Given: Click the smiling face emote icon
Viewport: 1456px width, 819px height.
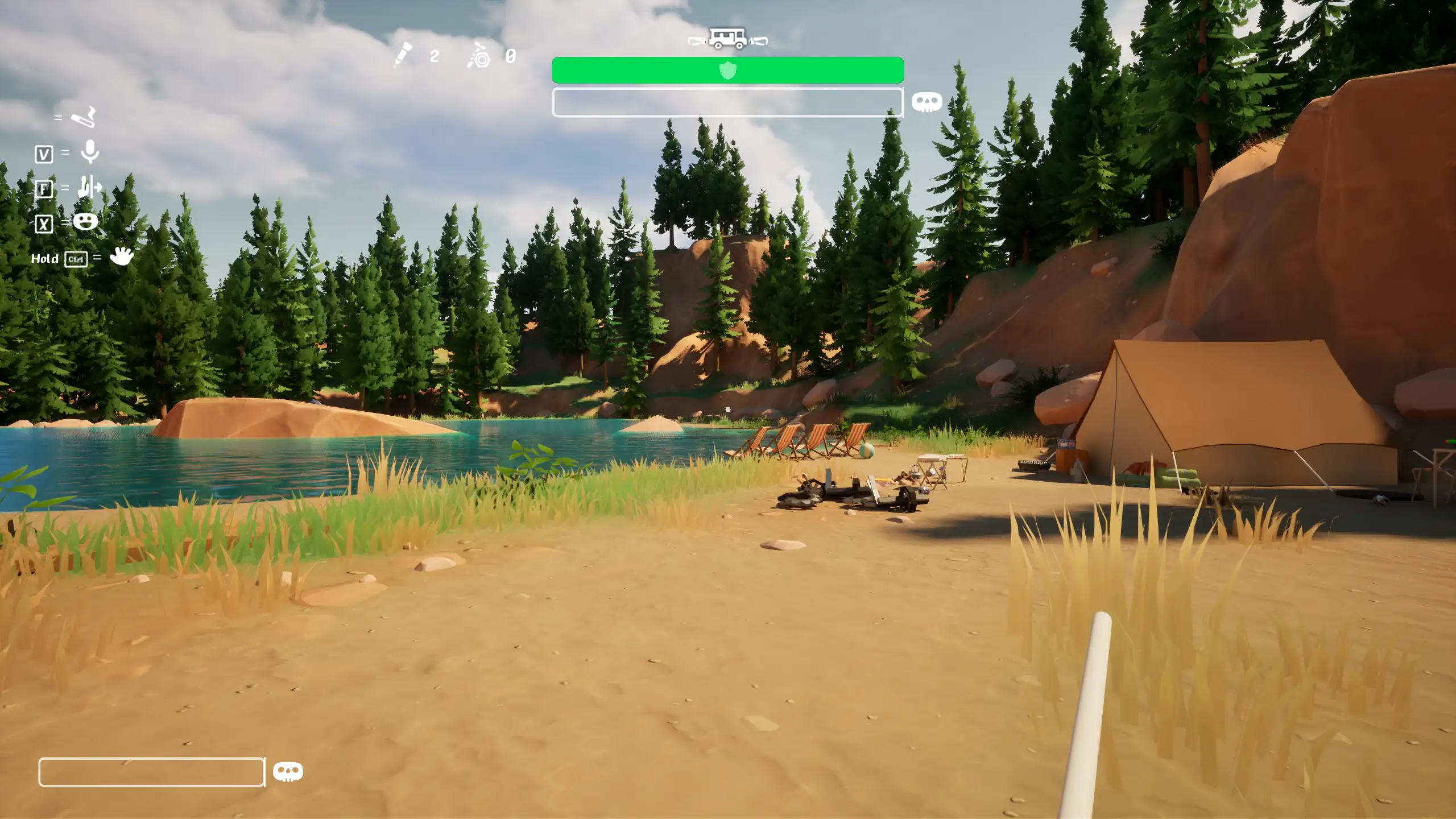Looking at the screenshot, I should click(x=85, y=221).
